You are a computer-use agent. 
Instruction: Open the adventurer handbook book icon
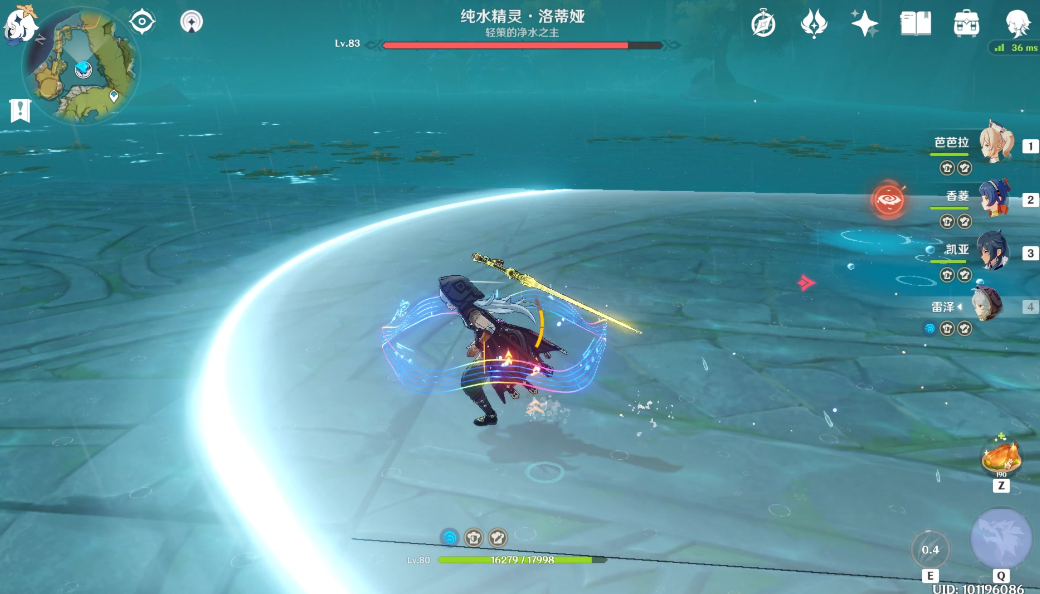pos(915,23)
